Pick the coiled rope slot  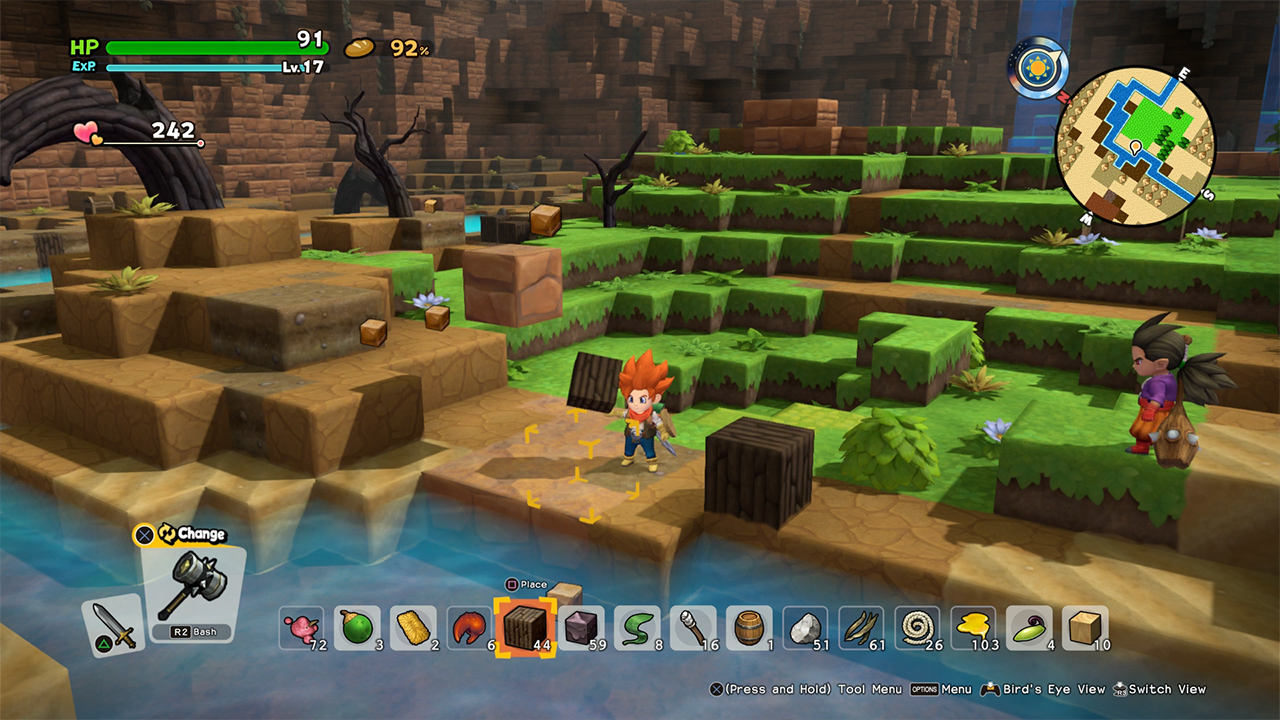(917, 628)
